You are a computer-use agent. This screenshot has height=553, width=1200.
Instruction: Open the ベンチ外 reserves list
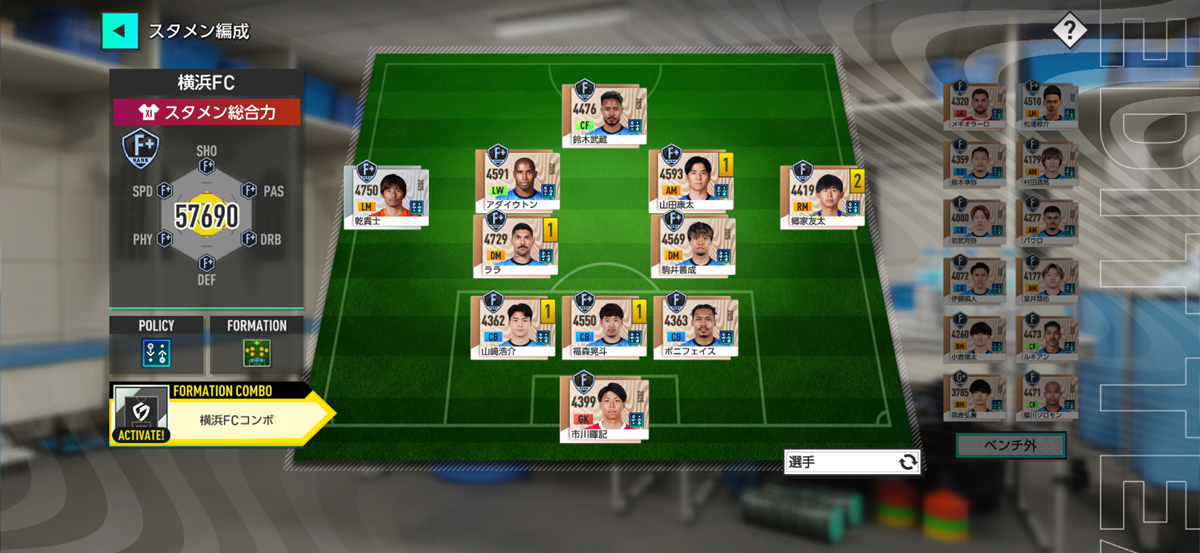pyautogui.click(x=1010, y=445)
